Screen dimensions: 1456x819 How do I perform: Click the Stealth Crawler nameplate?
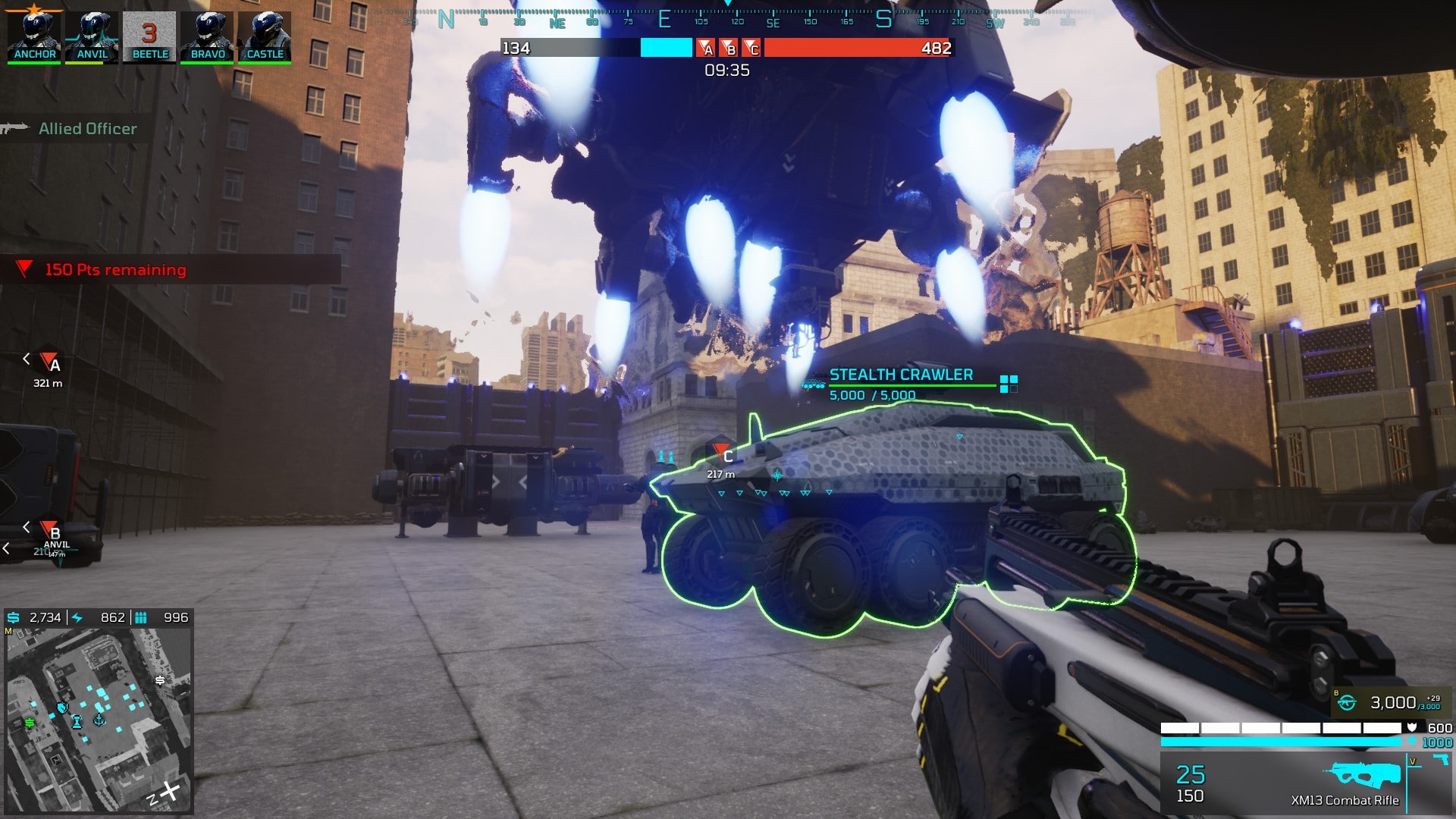[x=900, y=375]
